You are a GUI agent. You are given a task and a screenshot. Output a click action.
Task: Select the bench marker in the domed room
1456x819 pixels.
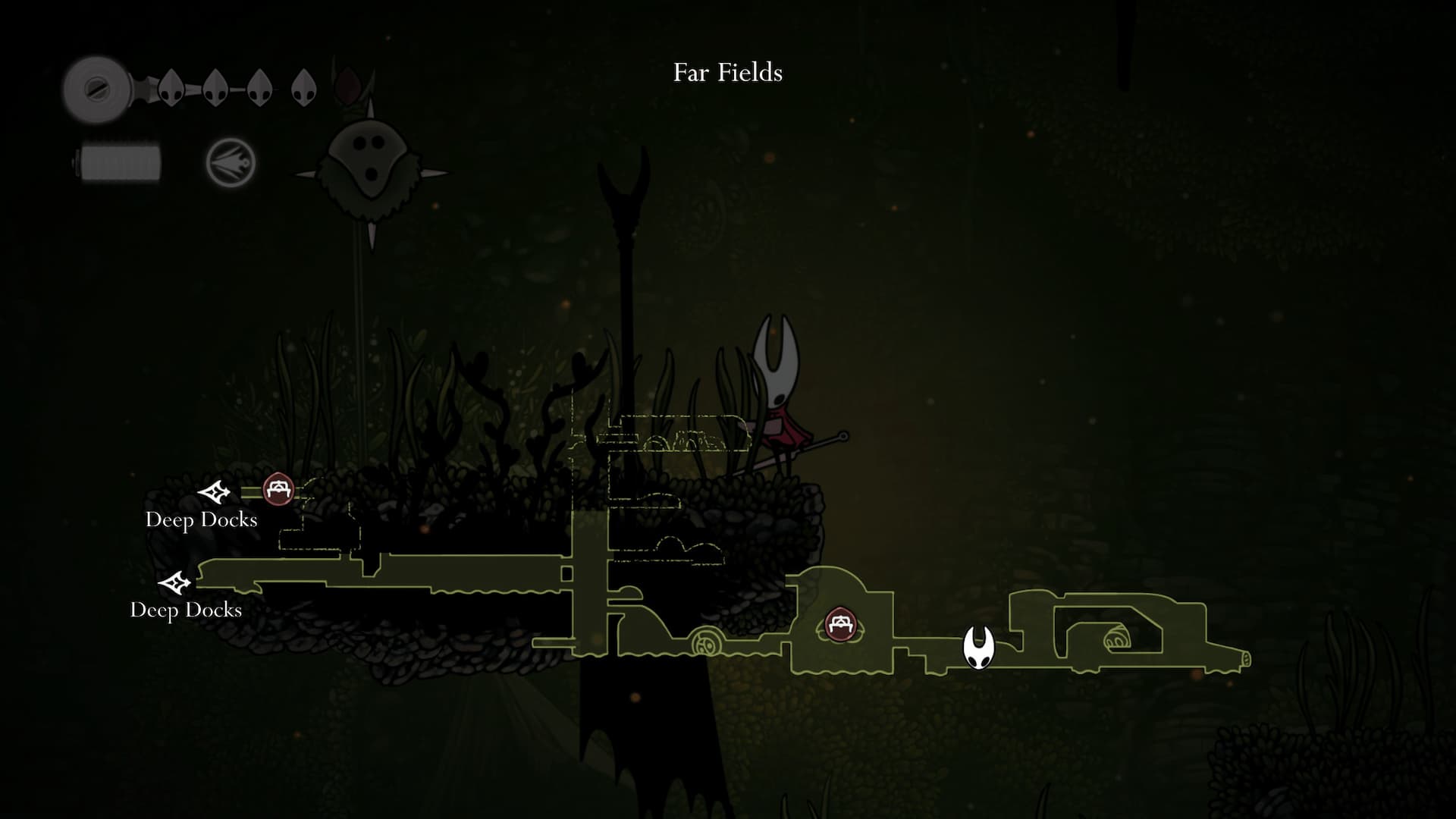tap(839, 625)
